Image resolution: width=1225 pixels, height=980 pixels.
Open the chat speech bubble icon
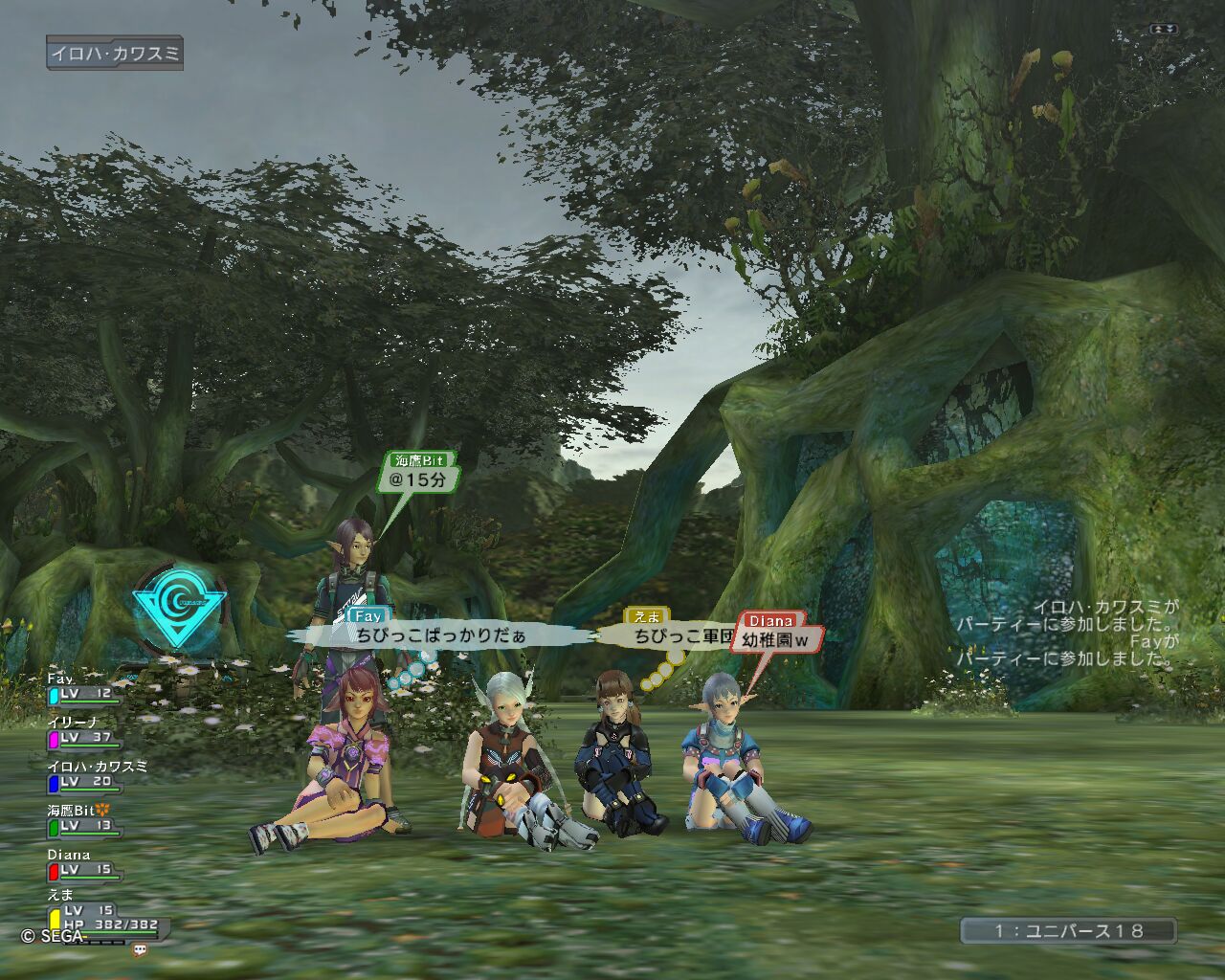point(141,950)
